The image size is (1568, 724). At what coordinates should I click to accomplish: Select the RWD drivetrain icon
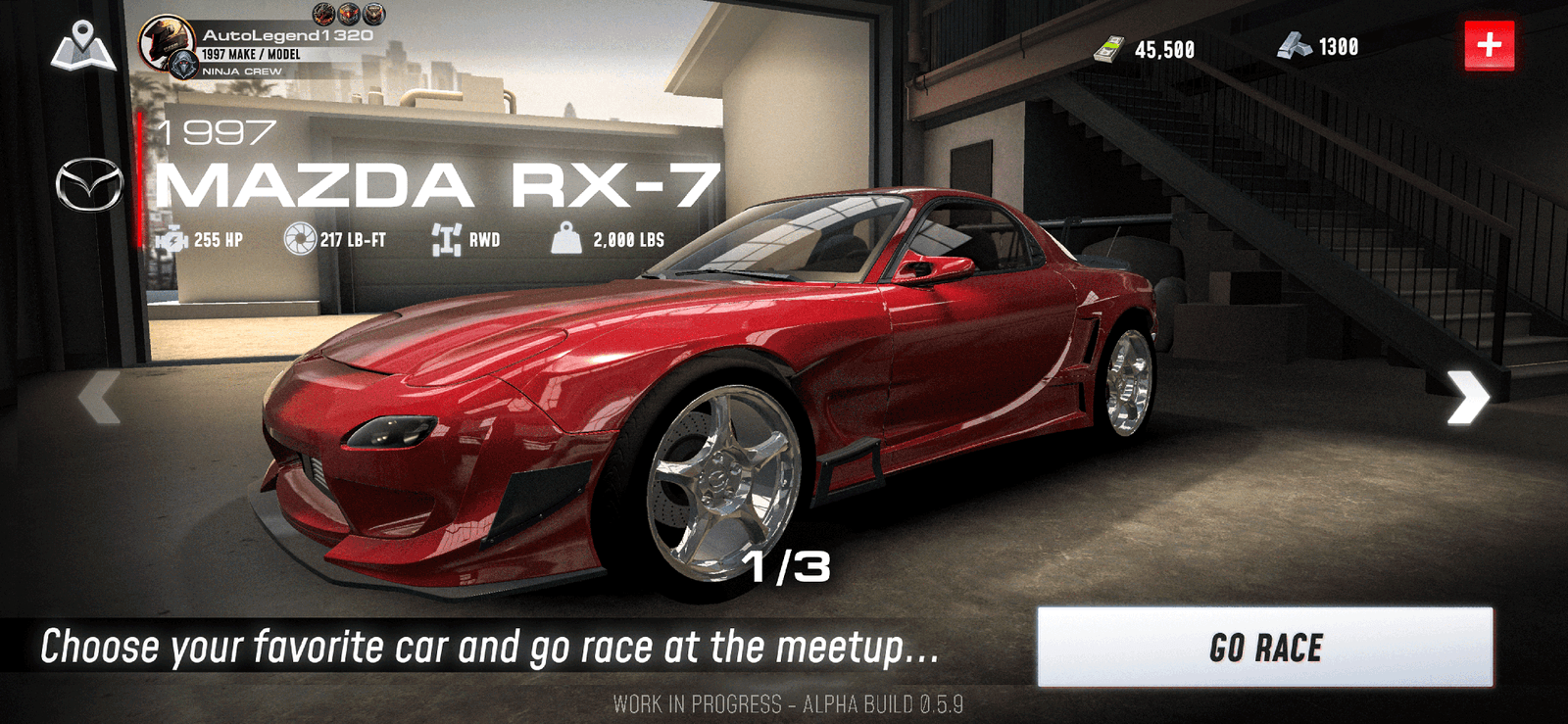click(446, 237)
